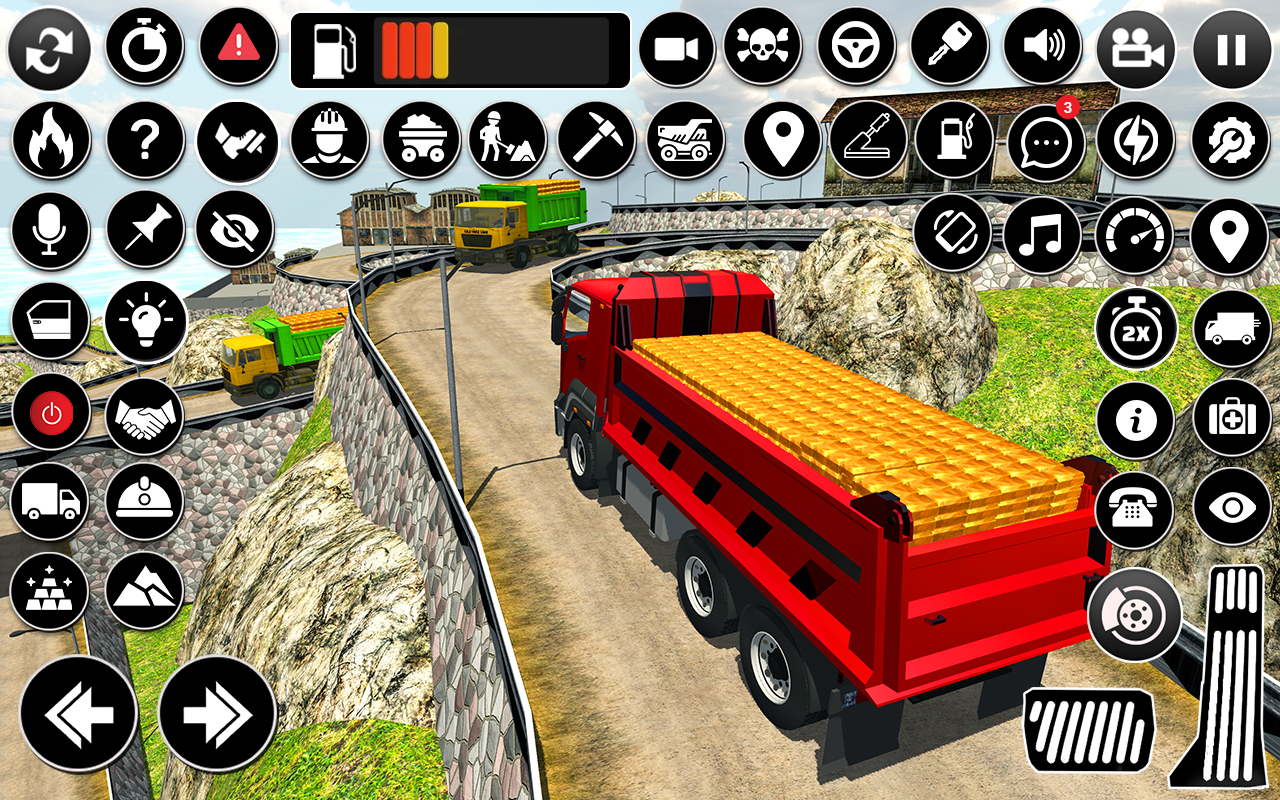
Task: Hit the brake pedal
Action: [1088, 730]
